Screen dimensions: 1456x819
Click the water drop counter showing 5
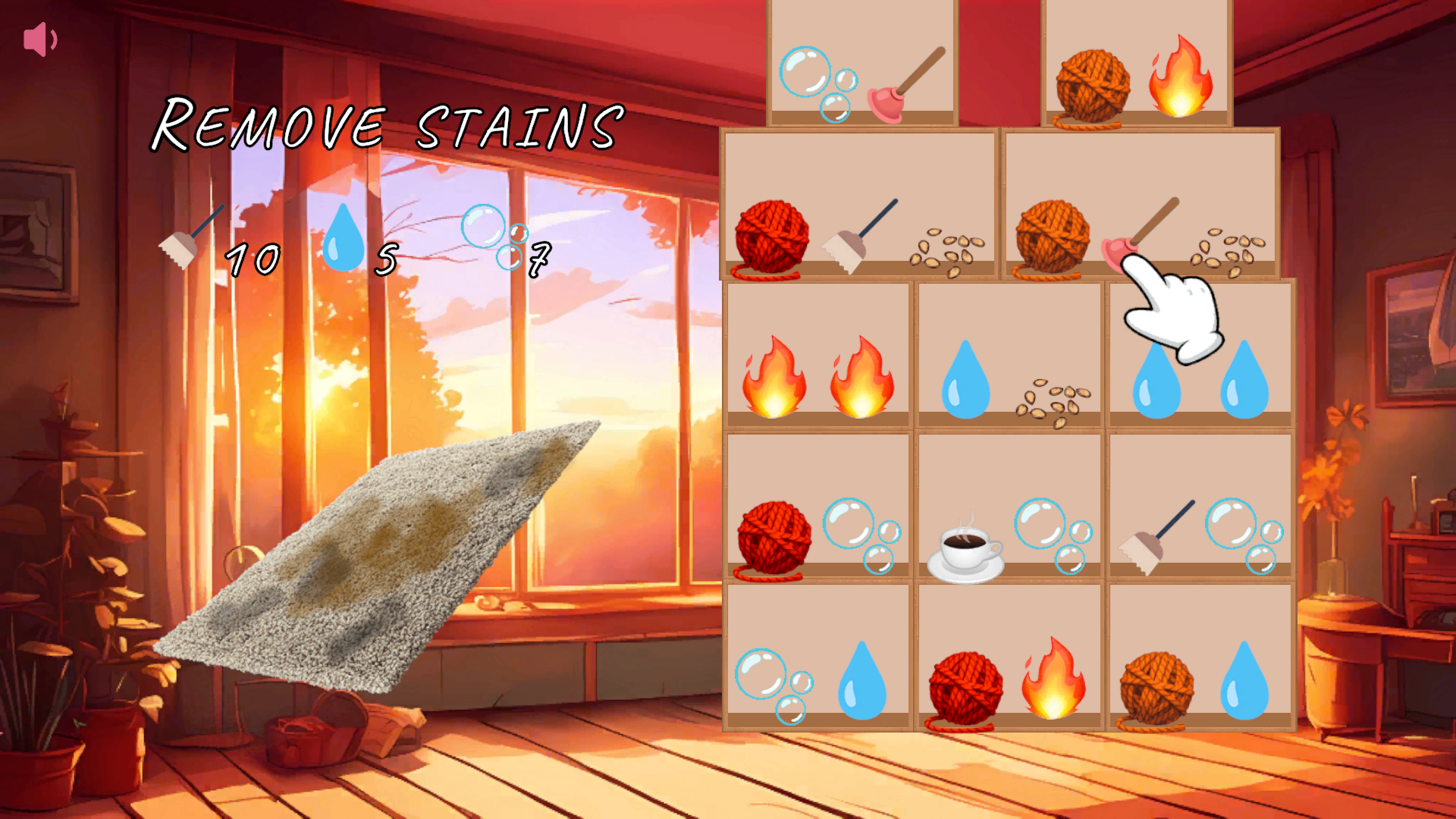tap(387, 258)
